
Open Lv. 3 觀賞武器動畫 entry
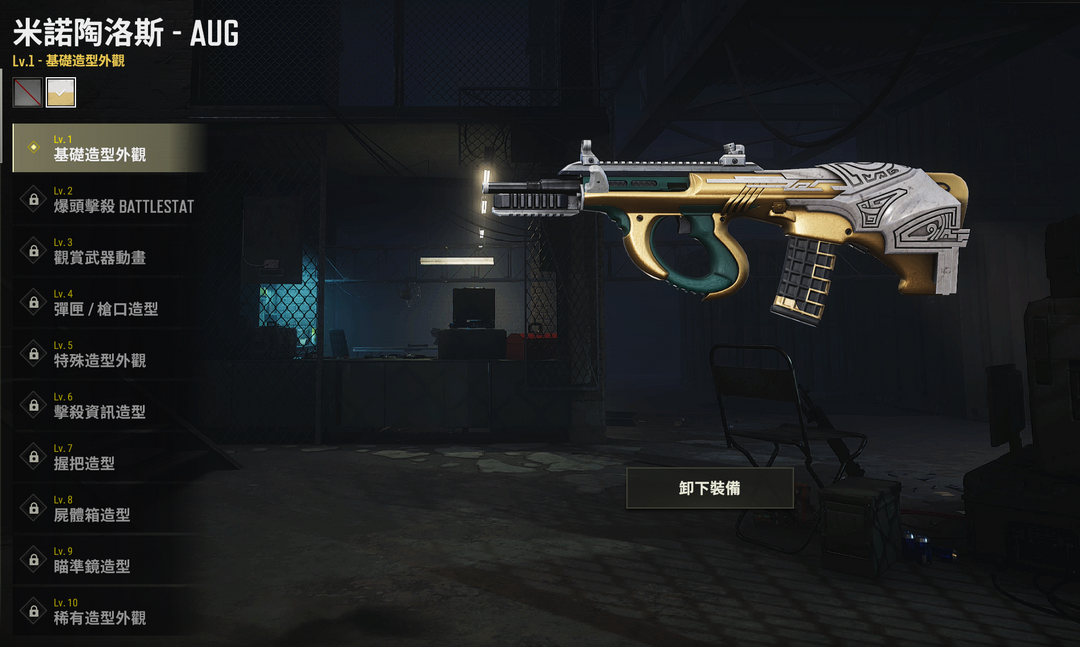pyautogui.click(x=108, y=251)
